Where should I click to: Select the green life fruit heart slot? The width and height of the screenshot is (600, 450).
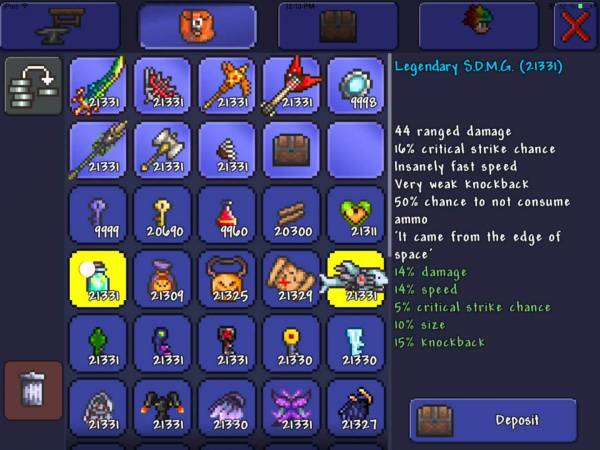pyautogui.click(x=356, y=214)
